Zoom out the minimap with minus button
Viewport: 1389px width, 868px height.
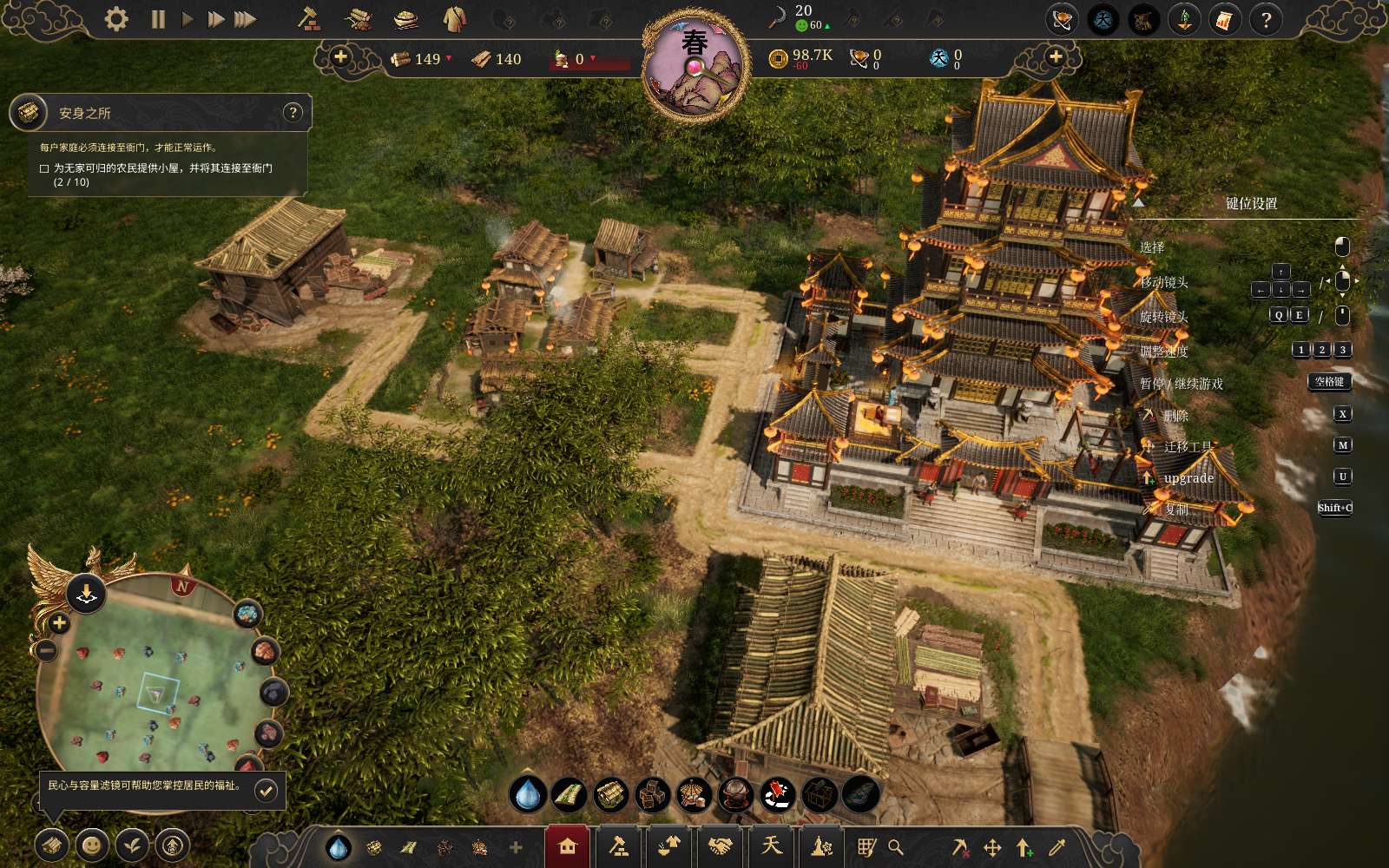click(47, 649)
